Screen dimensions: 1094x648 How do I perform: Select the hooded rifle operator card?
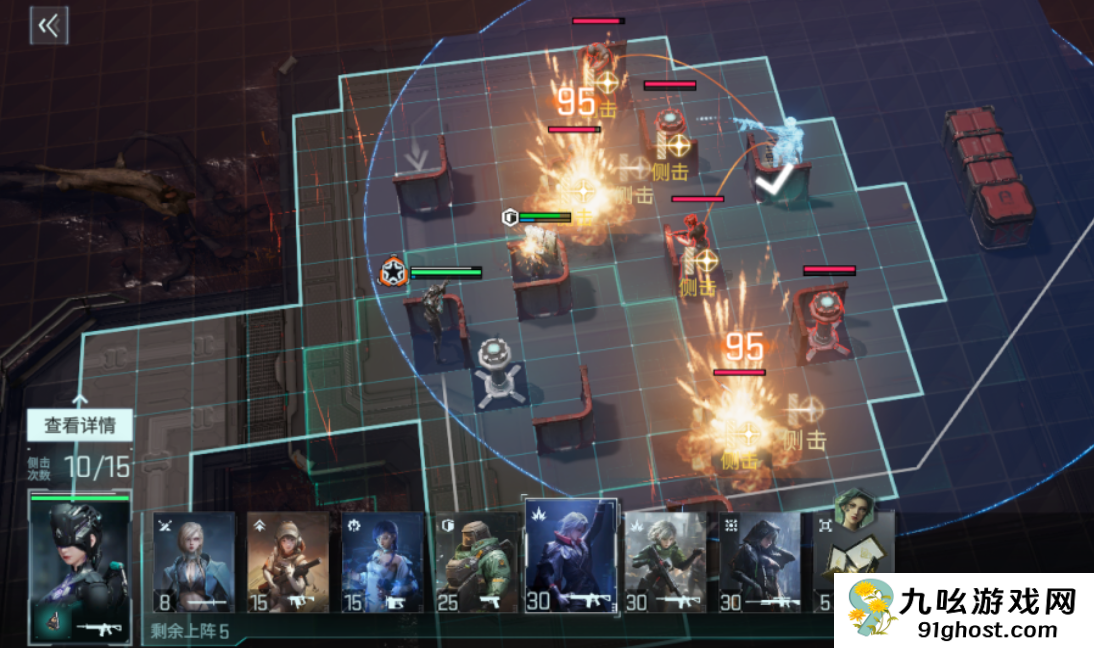click(289, 562)
